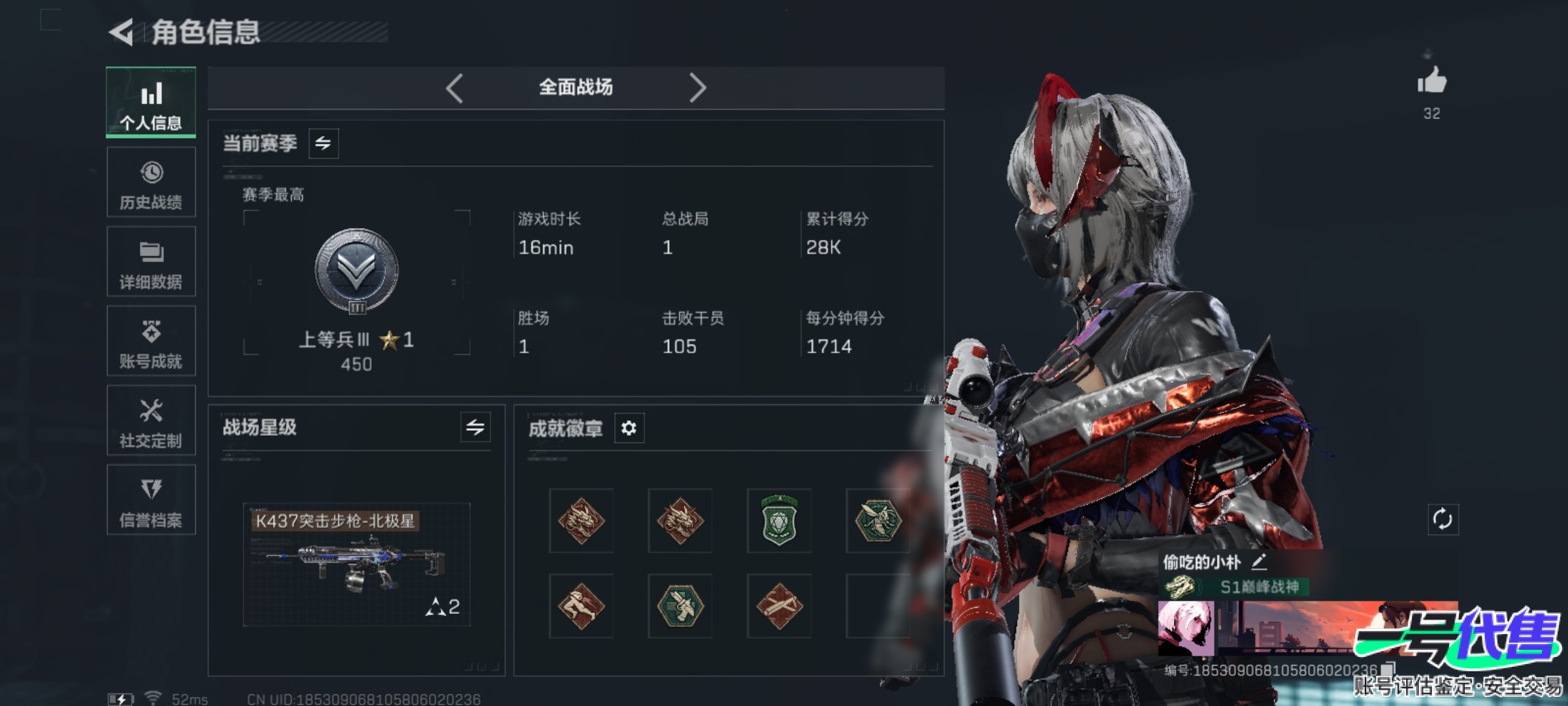Open the 成就徽章 gear settings

[x=629, y=428]
